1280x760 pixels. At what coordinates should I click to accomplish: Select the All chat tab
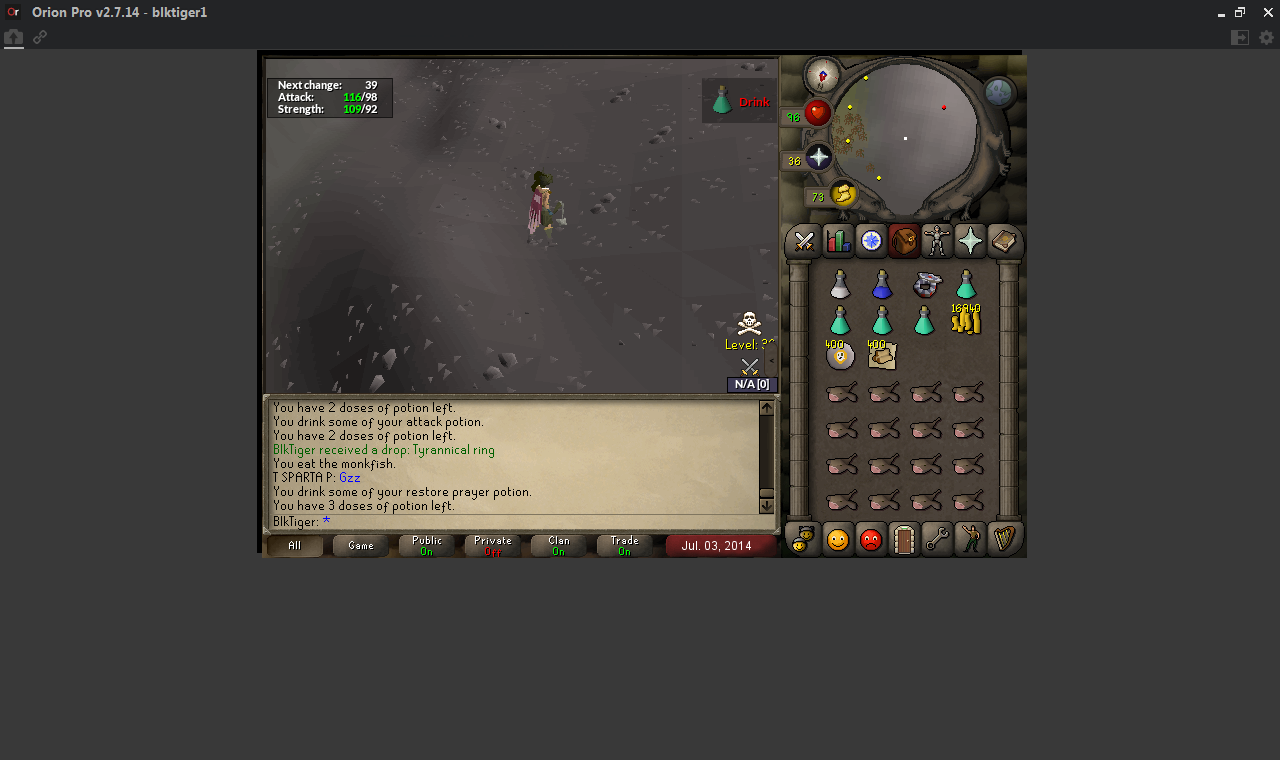coord(295,546)
